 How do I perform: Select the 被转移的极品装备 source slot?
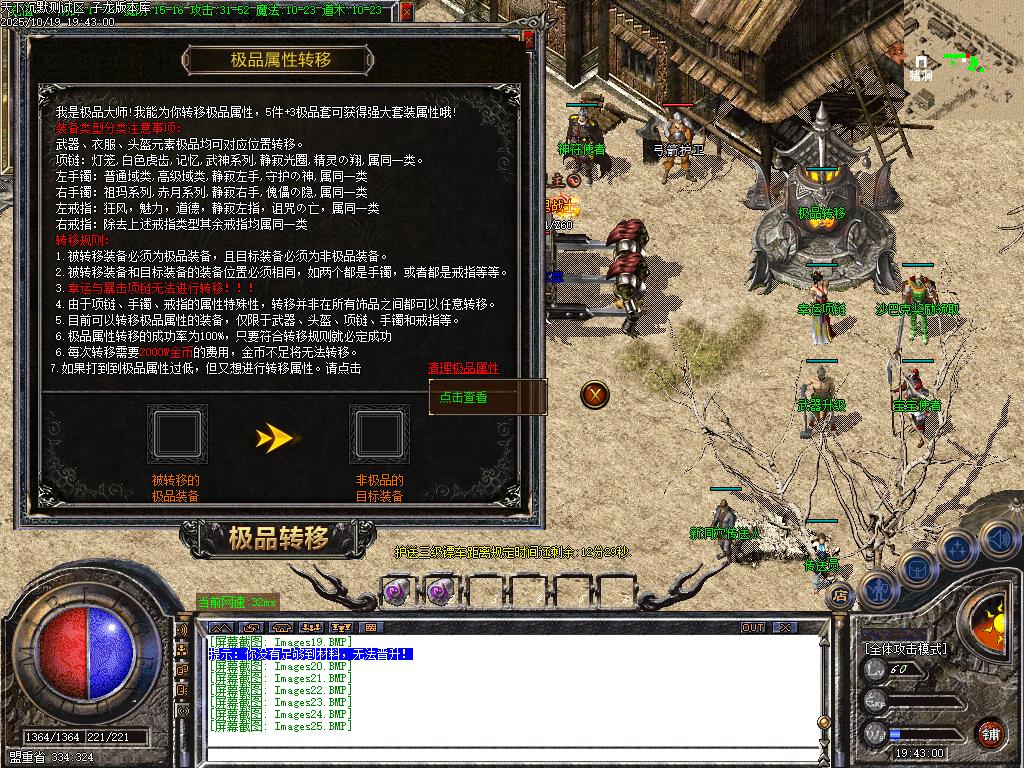(177, 433)
